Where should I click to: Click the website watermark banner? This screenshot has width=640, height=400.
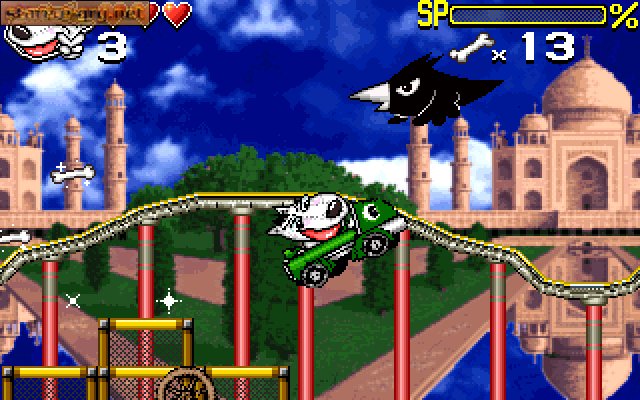(x=78, y=12)
